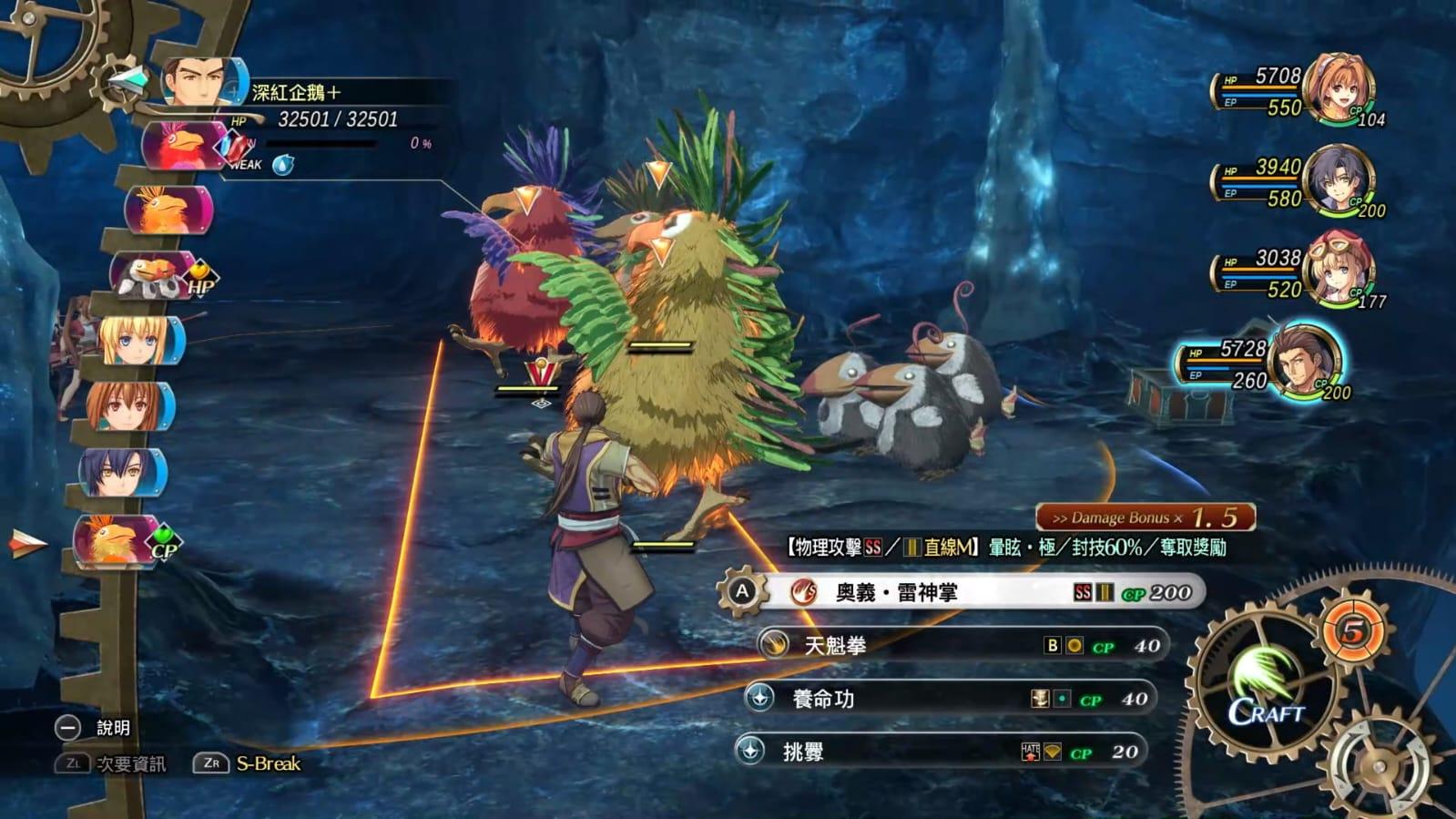Click the brown-haired girl turn-order portrait
The image size is (1456, 819).
(127, 407)
